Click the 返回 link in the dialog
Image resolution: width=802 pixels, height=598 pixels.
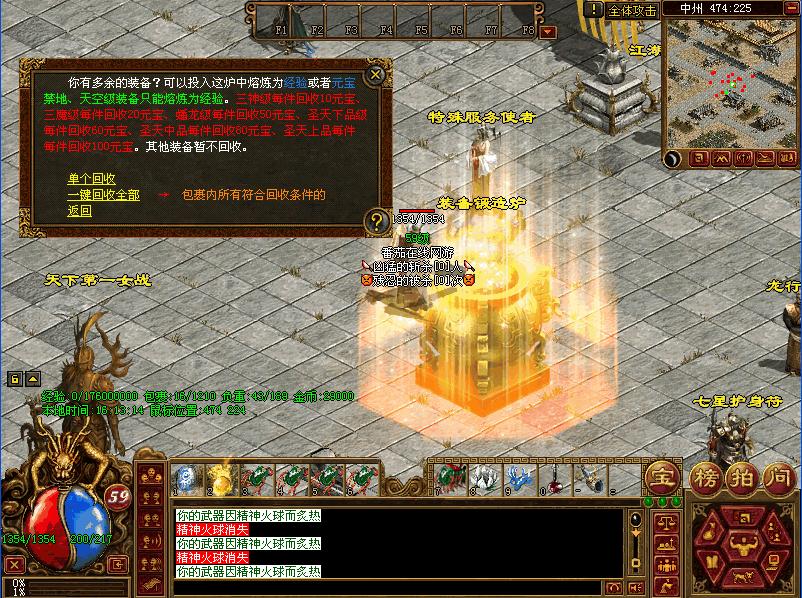coord(79,211)
